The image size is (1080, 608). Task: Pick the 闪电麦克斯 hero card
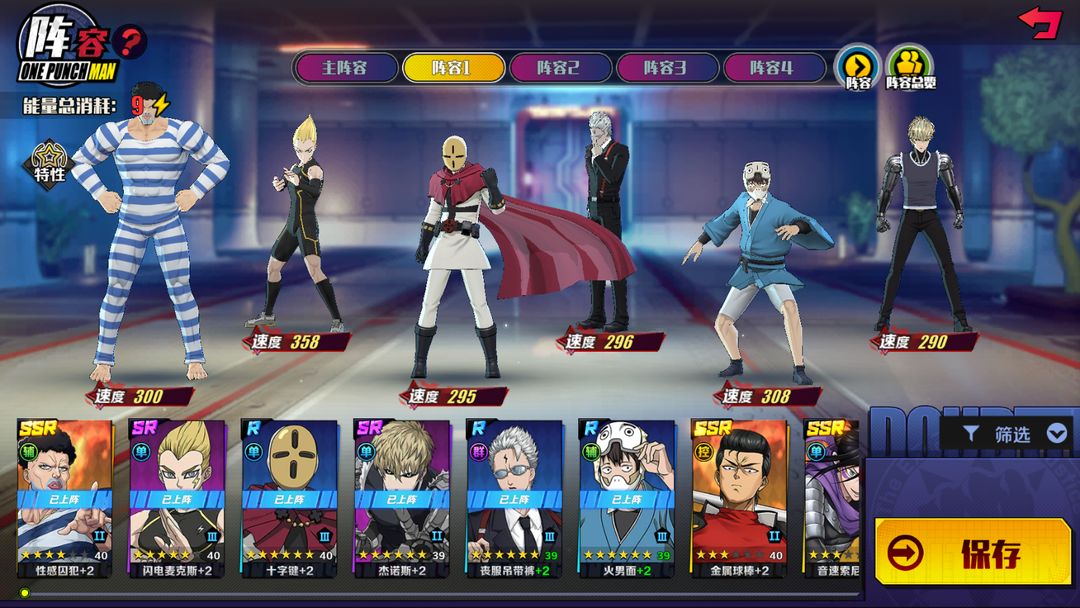(x=177, y=498)
